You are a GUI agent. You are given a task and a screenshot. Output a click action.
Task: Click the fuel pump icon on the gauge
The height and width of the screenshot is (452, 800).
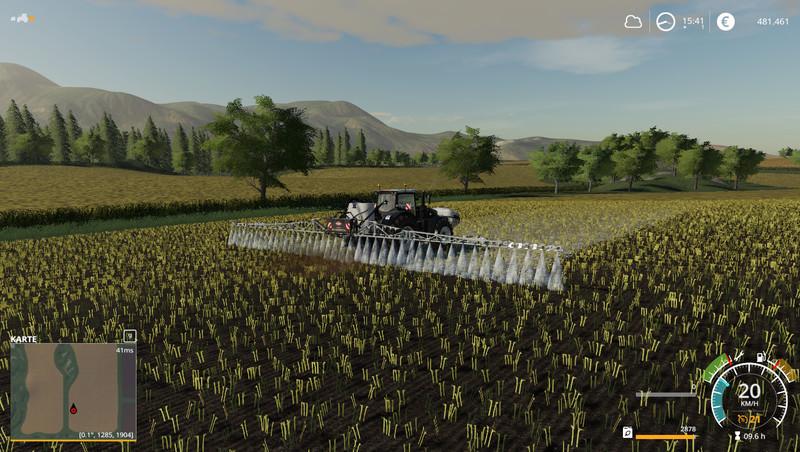tap(761, 357)
